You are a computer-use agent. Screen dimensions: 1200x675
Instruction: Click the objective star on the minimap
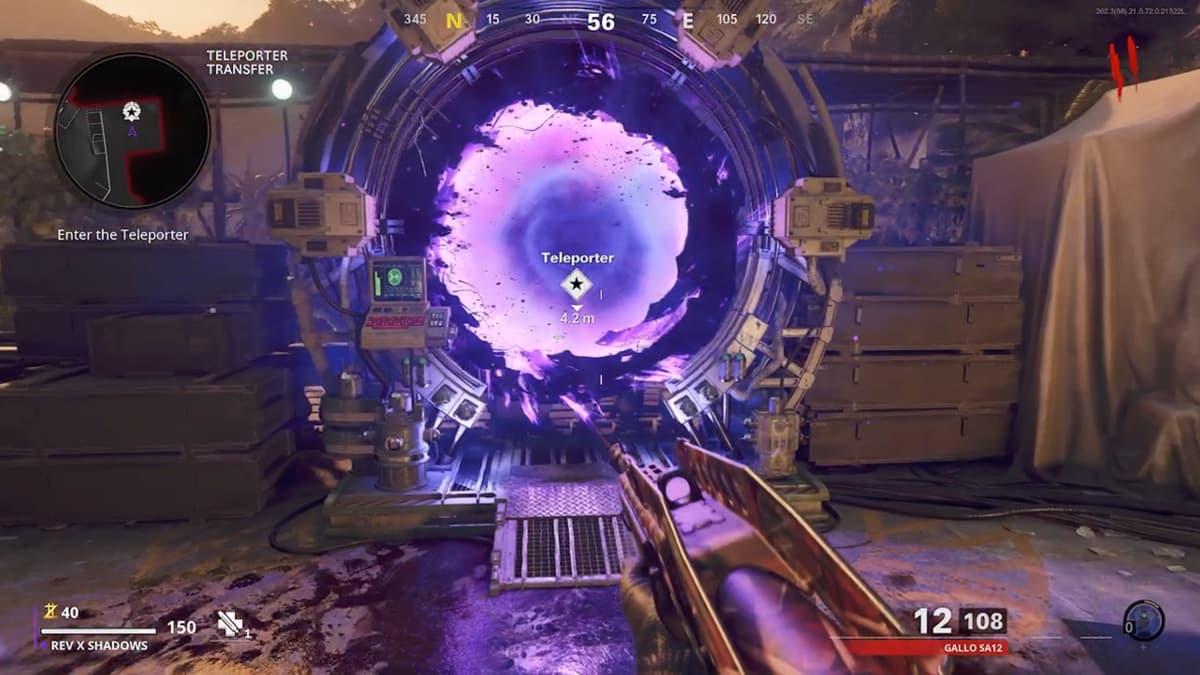click(131, 111)
